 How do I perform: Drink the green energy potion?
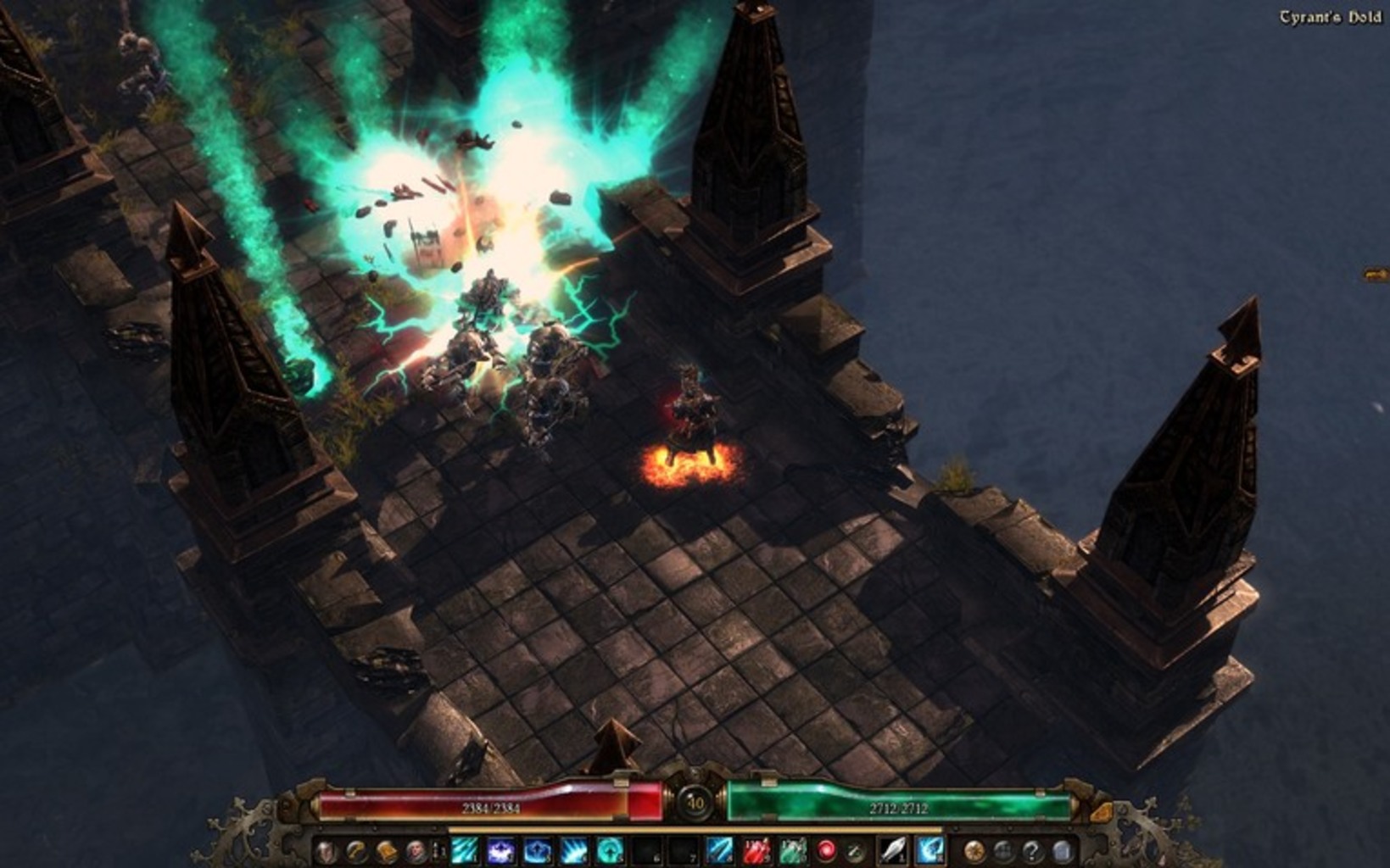pos(792,850)
